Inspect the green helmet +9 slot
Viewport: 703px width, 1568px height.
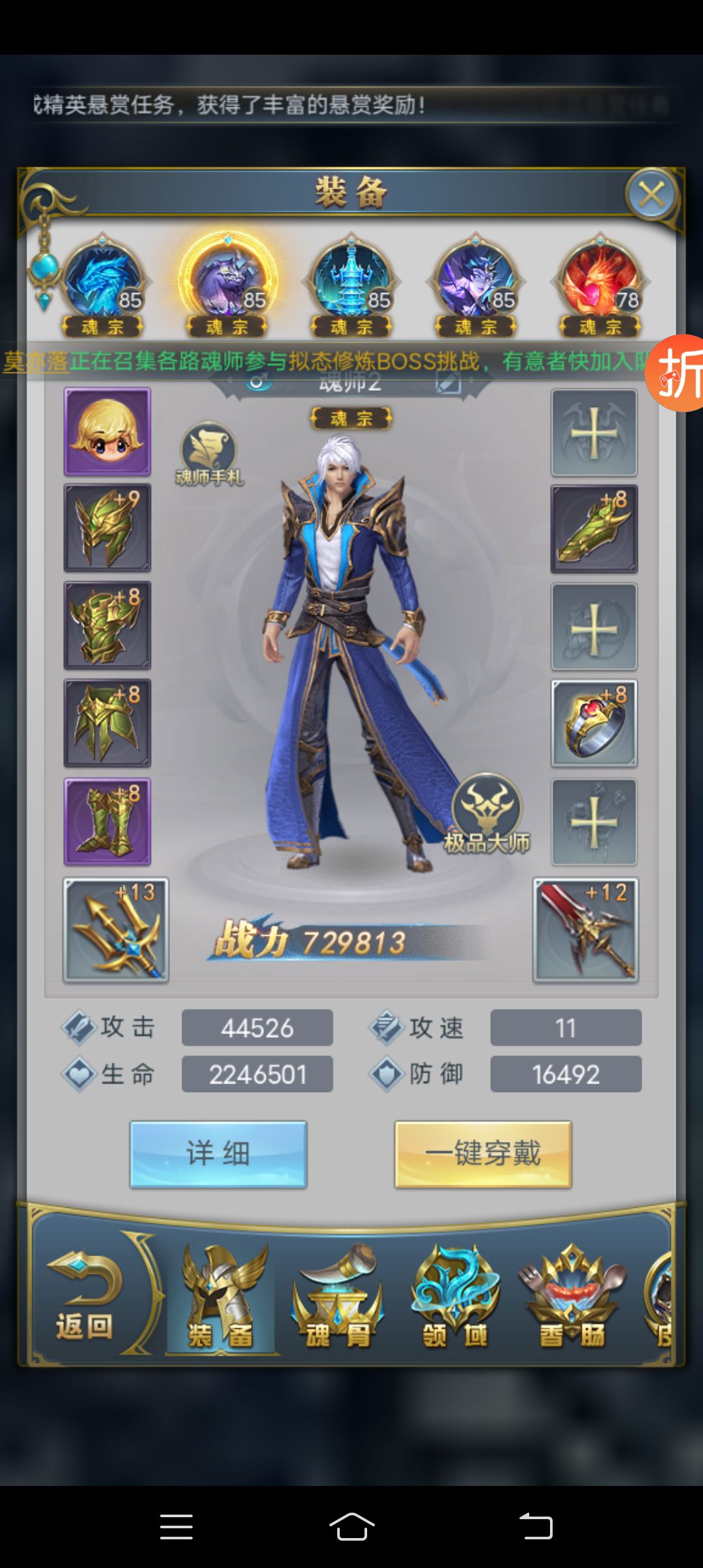(x=107, y=528)
